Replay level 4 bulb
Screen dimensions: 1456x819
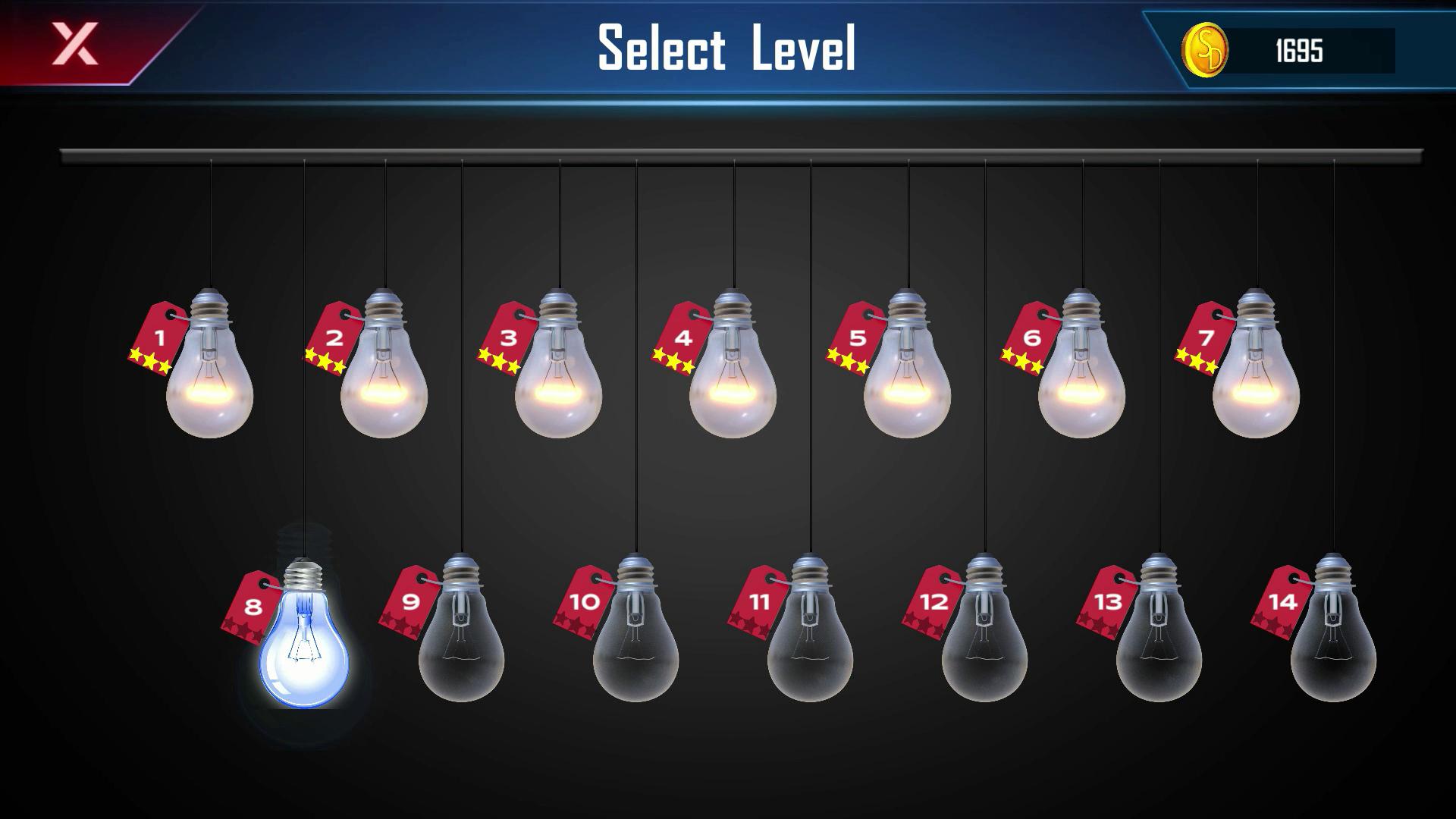(733, 379)
